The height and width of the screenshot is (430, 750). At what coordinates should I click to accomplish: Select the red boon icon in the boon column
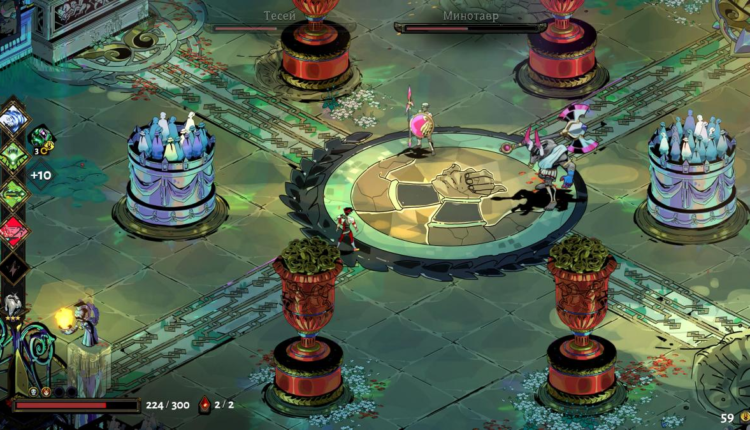(14, 229)
